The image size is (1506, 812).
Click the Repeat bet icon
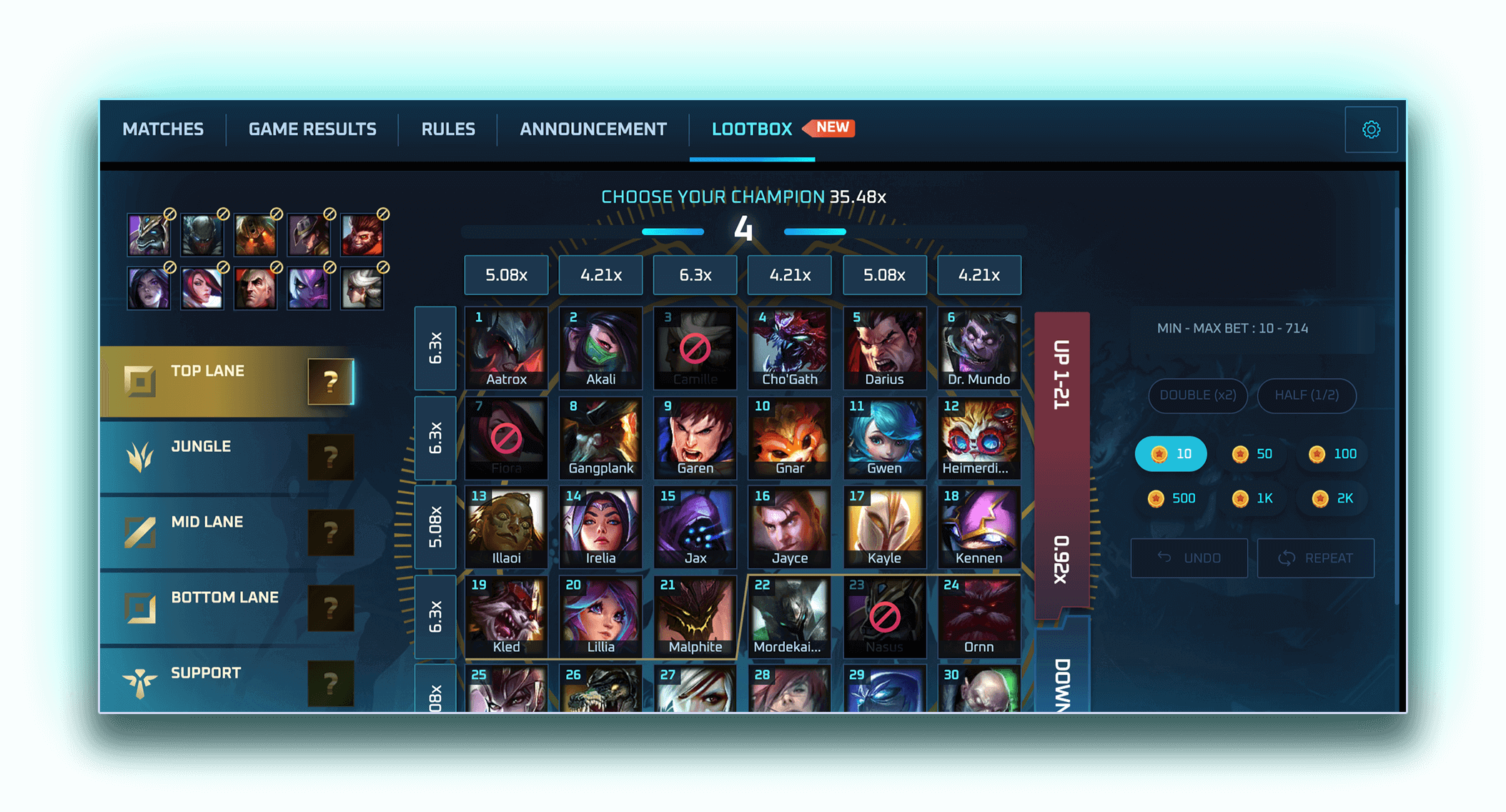click(x=1288, y=558)
